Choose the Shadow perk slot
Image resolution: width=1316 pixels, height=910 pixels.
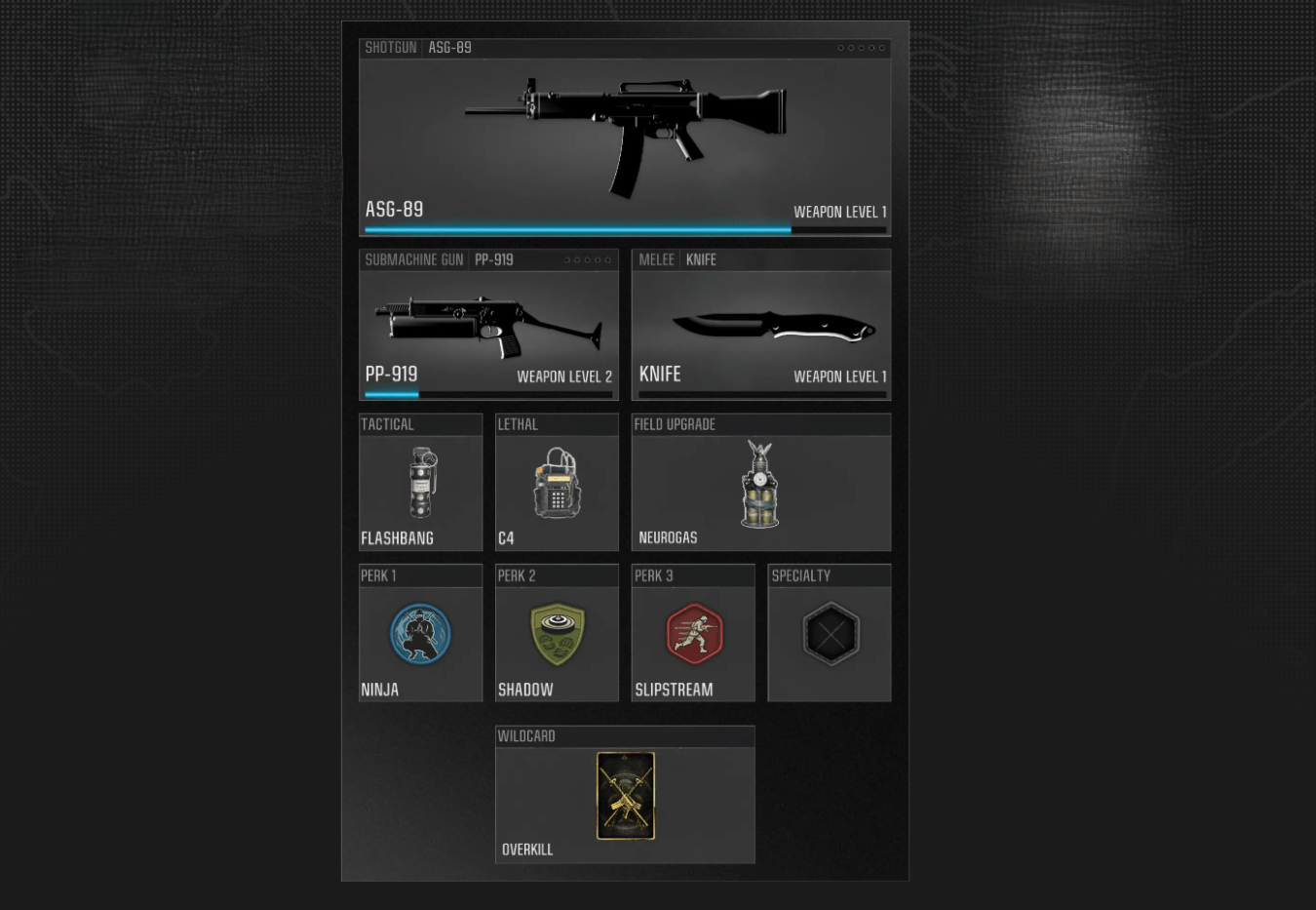tap(557, 634)
